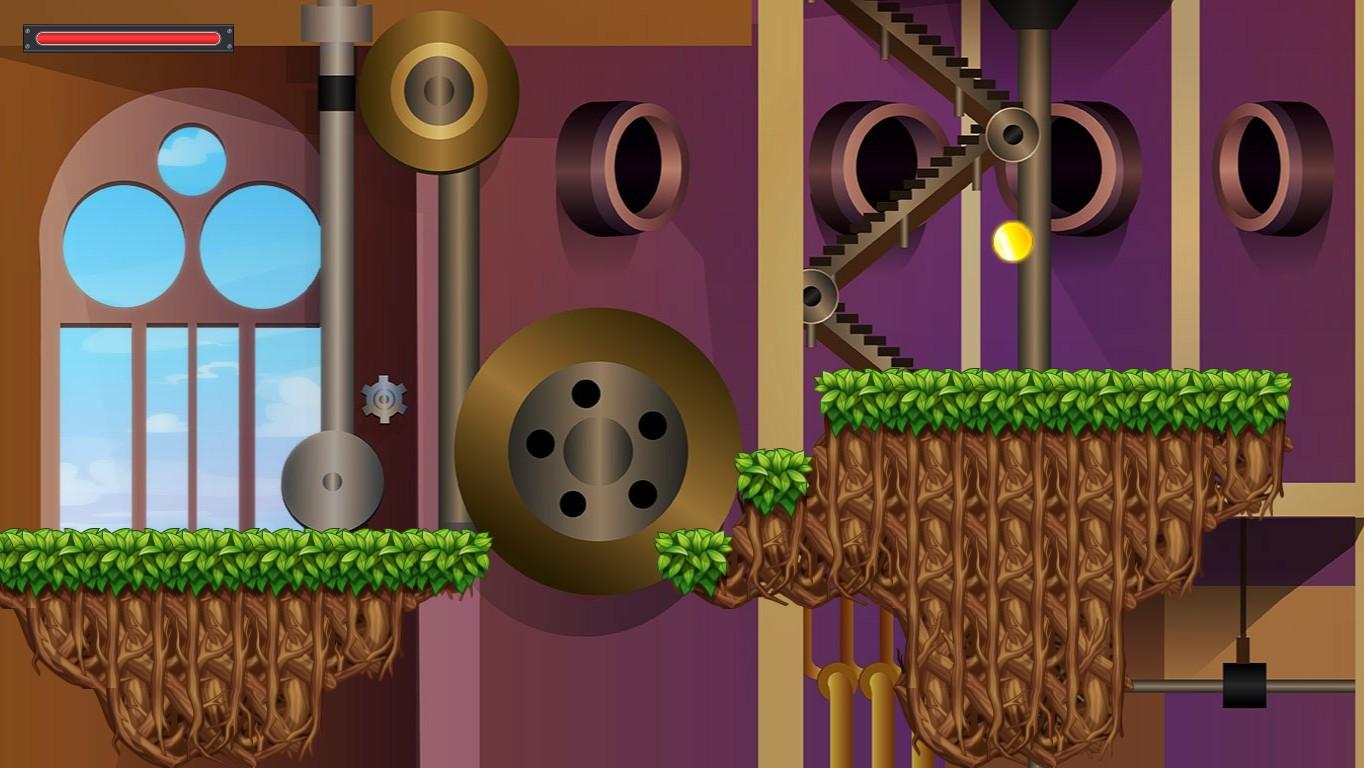Click the red health bar in the corner
Viewport: 1364px width, 768px height.
click(127, 37)
